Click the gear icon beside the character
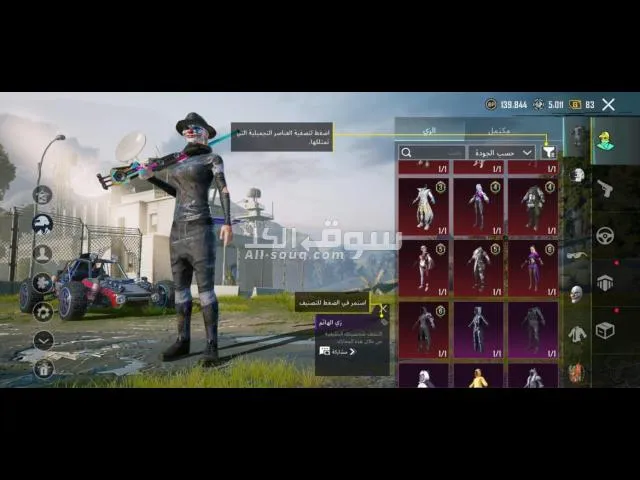Image resolution: width=640 pixels, height=480 pixels. click(x=43, y=311)
